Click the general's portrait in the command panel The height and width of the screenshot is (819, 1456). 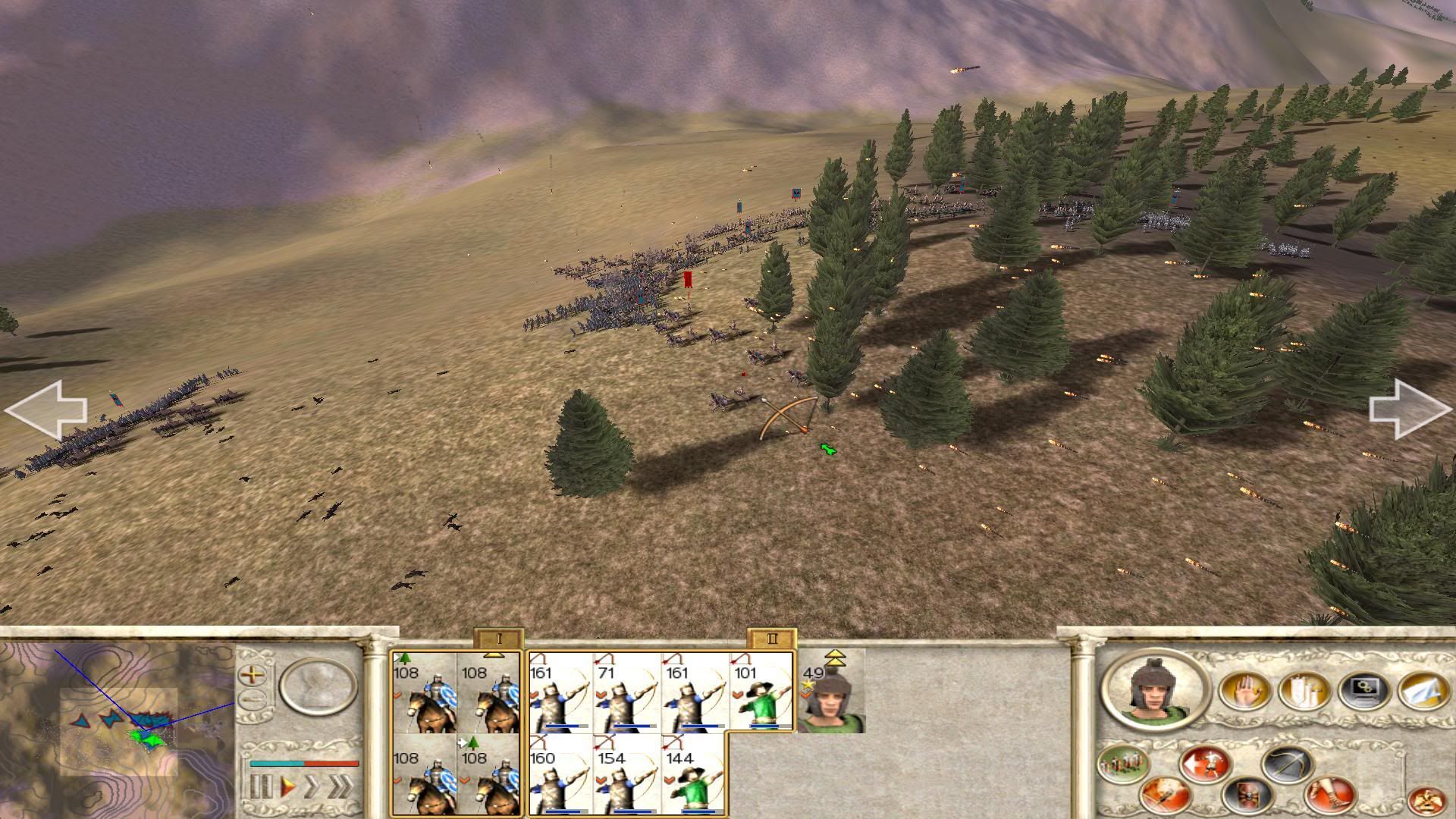[x=1155, y=690]
